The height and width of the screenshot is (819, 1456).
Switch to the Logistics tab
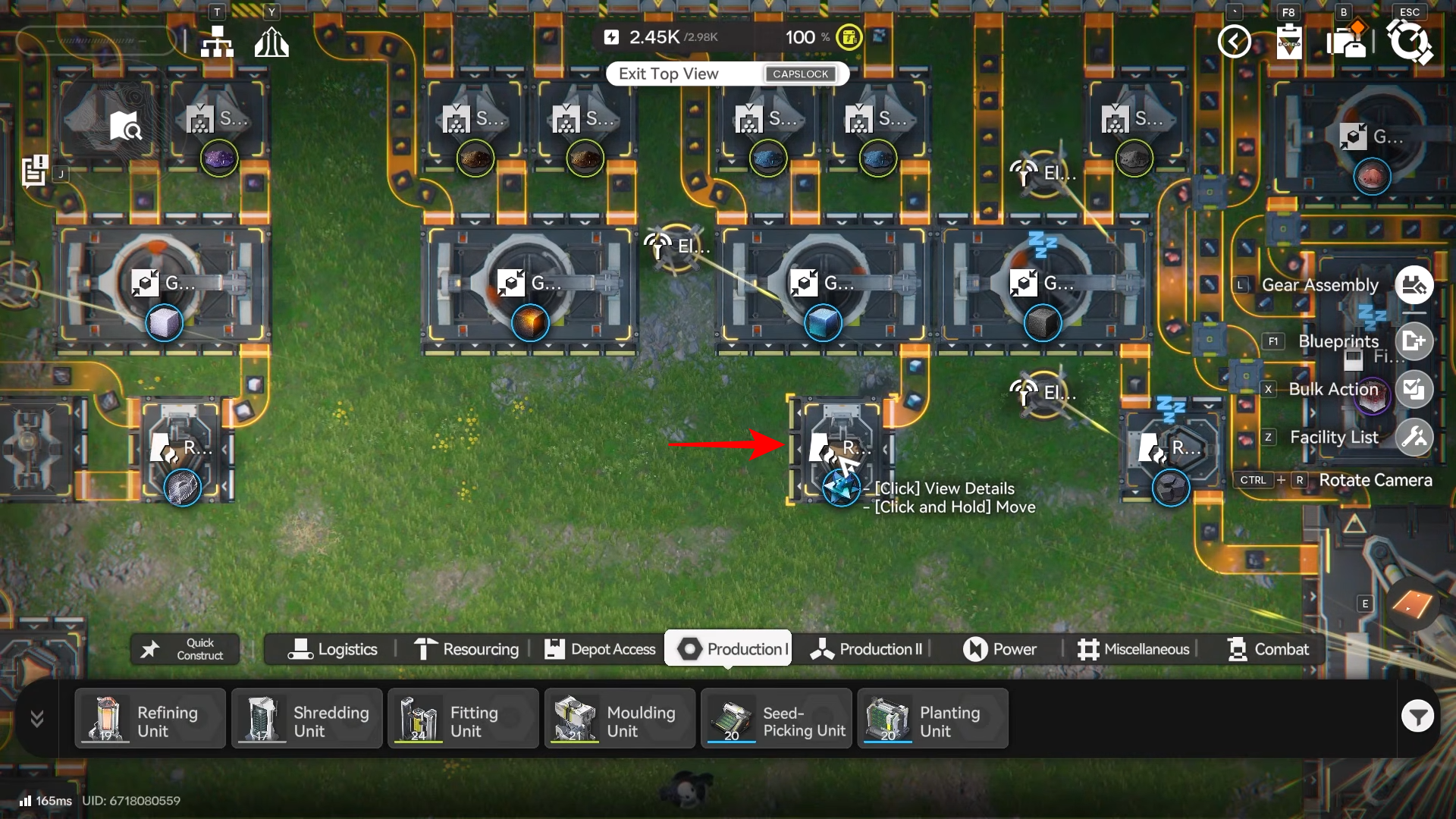click(x=332, y=649)
